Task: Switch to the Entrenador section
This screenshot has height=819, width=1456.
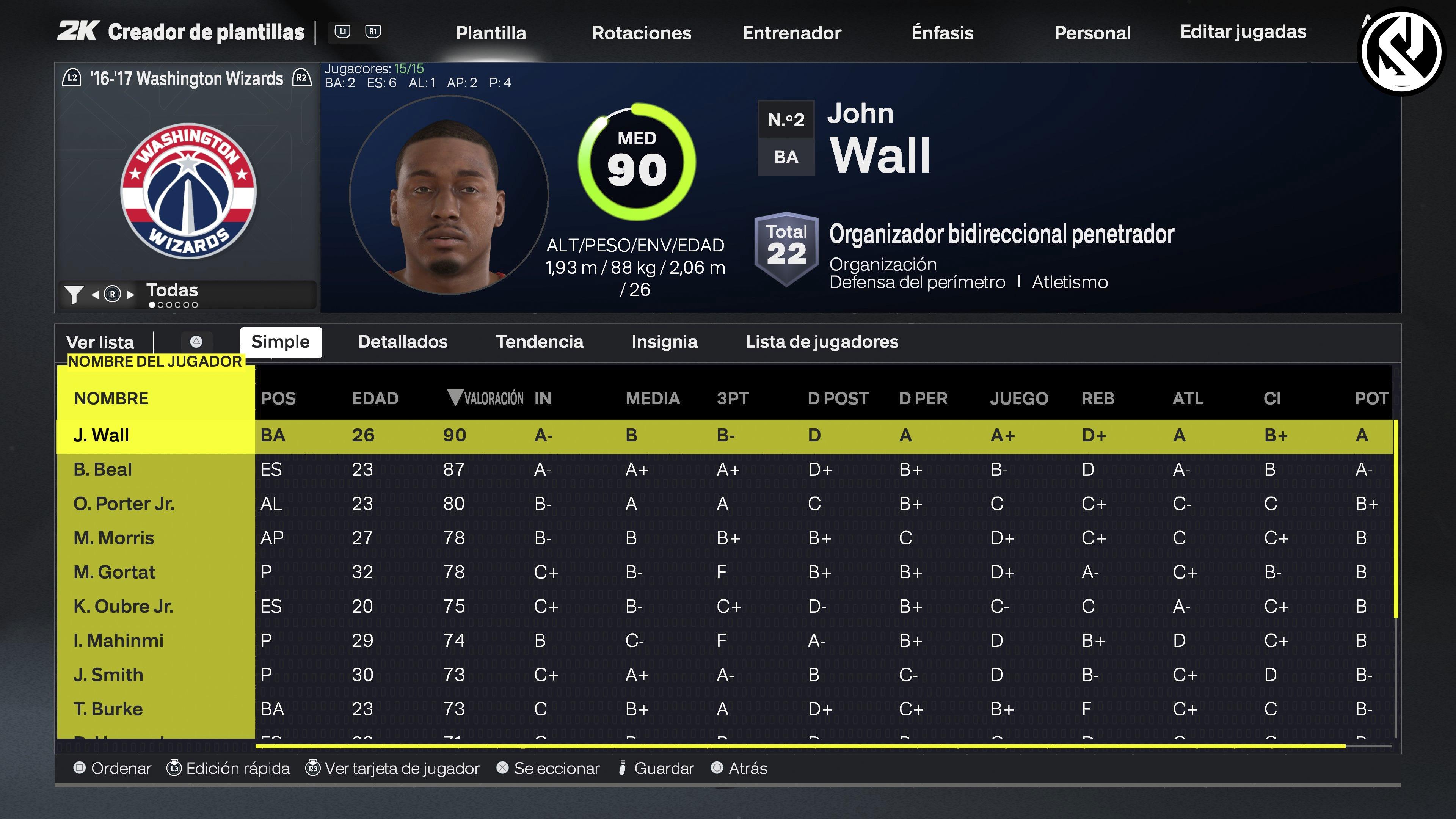Action: (x=791, y=33)
